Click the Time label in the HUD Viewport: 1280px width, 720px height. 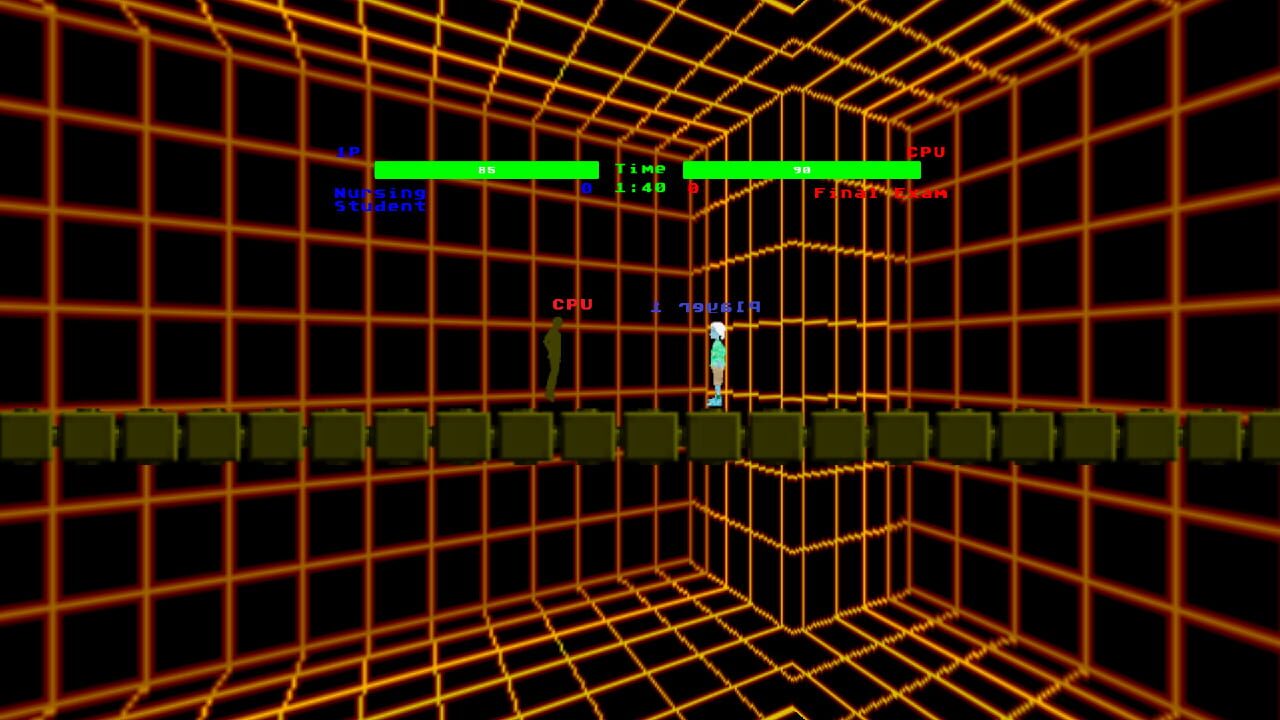(640, 168)
